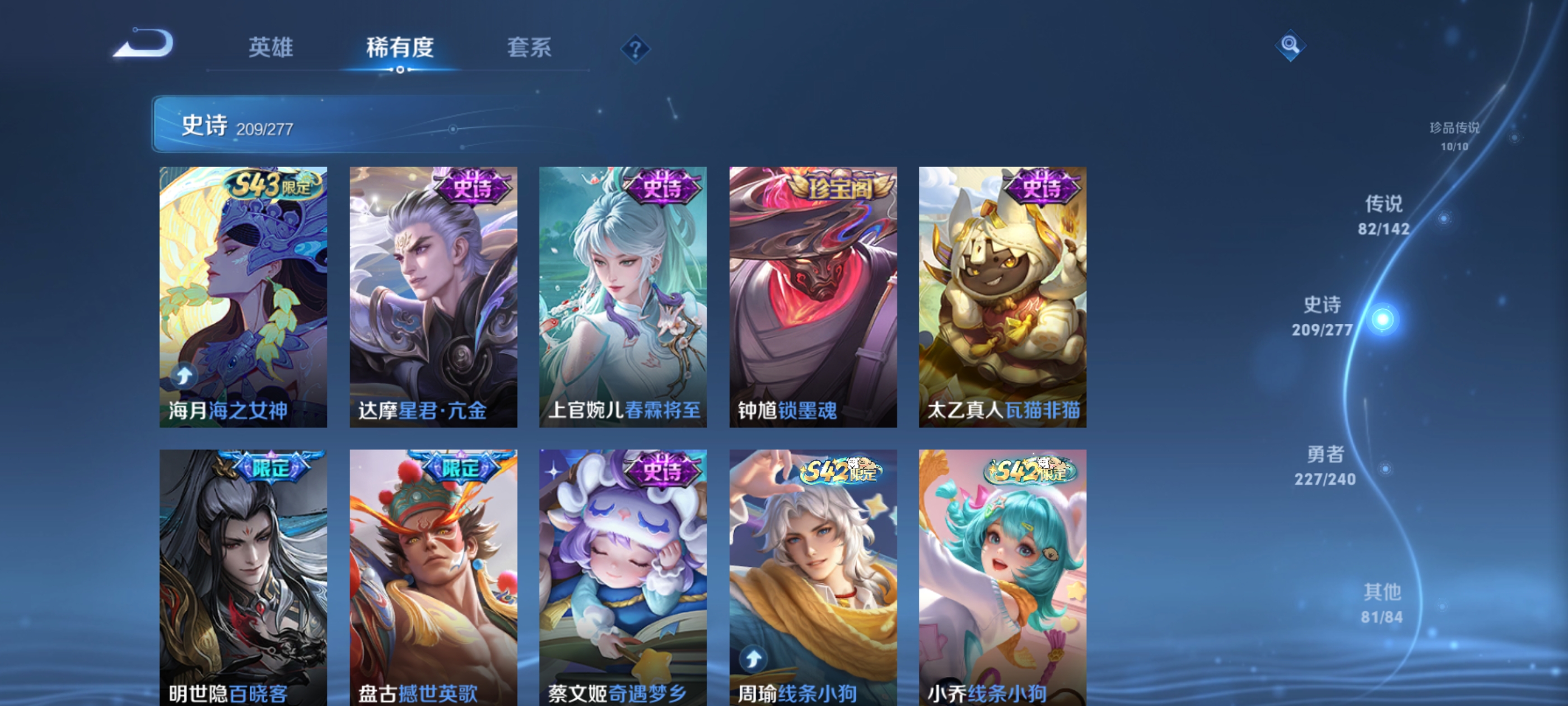Switch to the 套系 tab
1568x706 pixels.
tap(530, 49)
